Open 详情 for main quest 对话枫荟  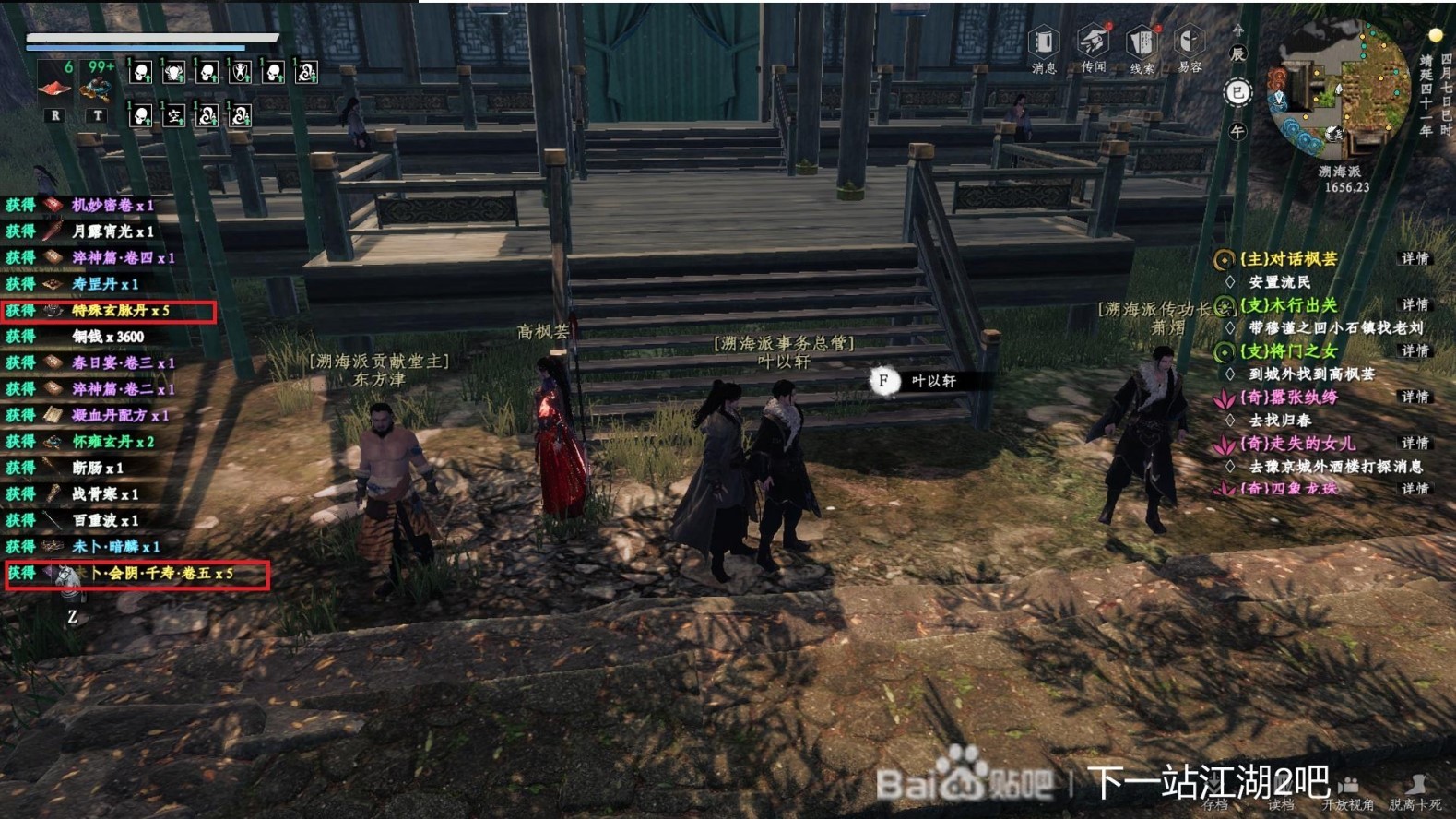[1415, 259]
